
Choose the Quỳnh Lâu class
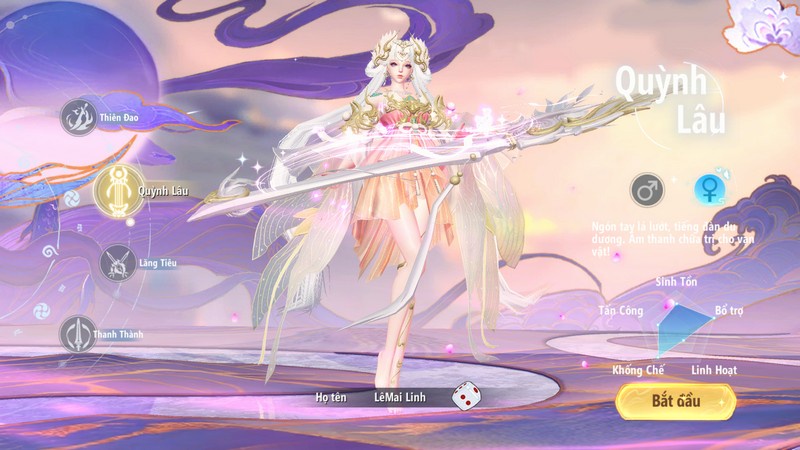coord(115,188)
